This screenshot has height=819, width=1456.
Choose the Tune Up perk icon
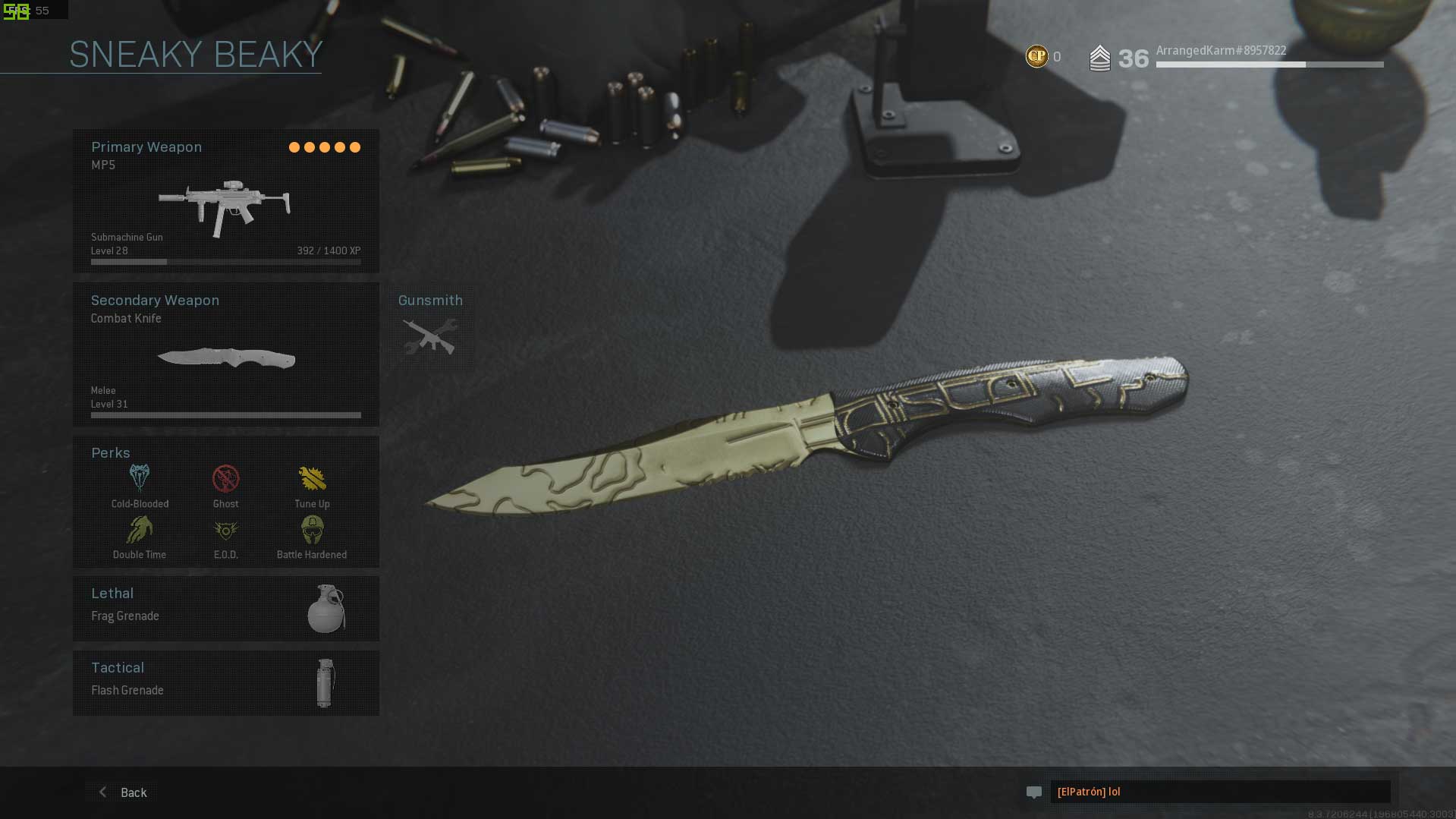coord(312,479)
